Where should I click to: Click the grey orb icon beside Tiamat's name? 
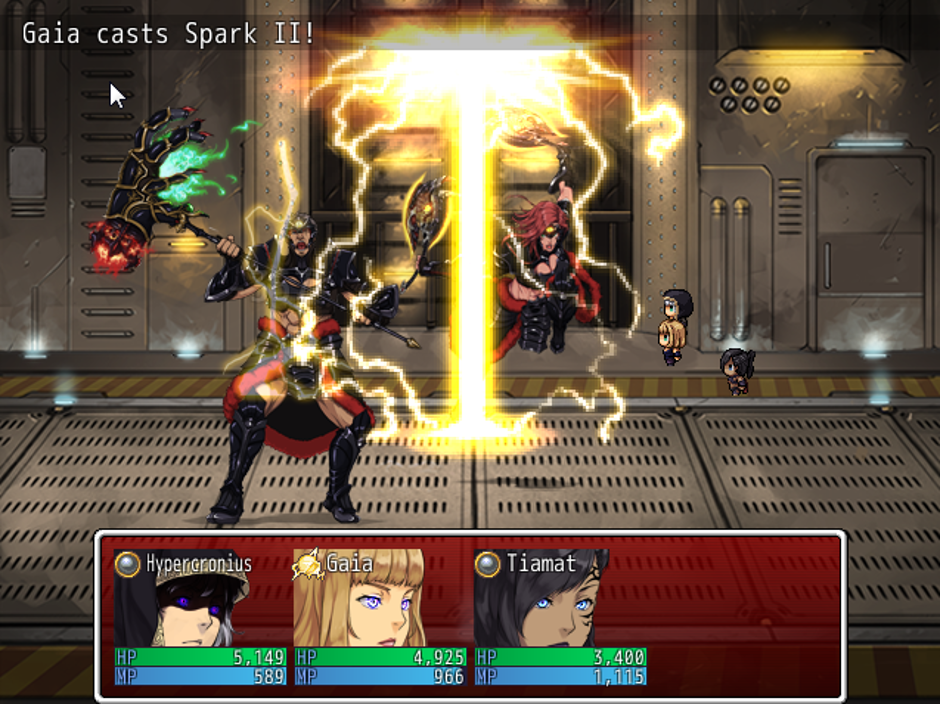[x=487, y=564]
